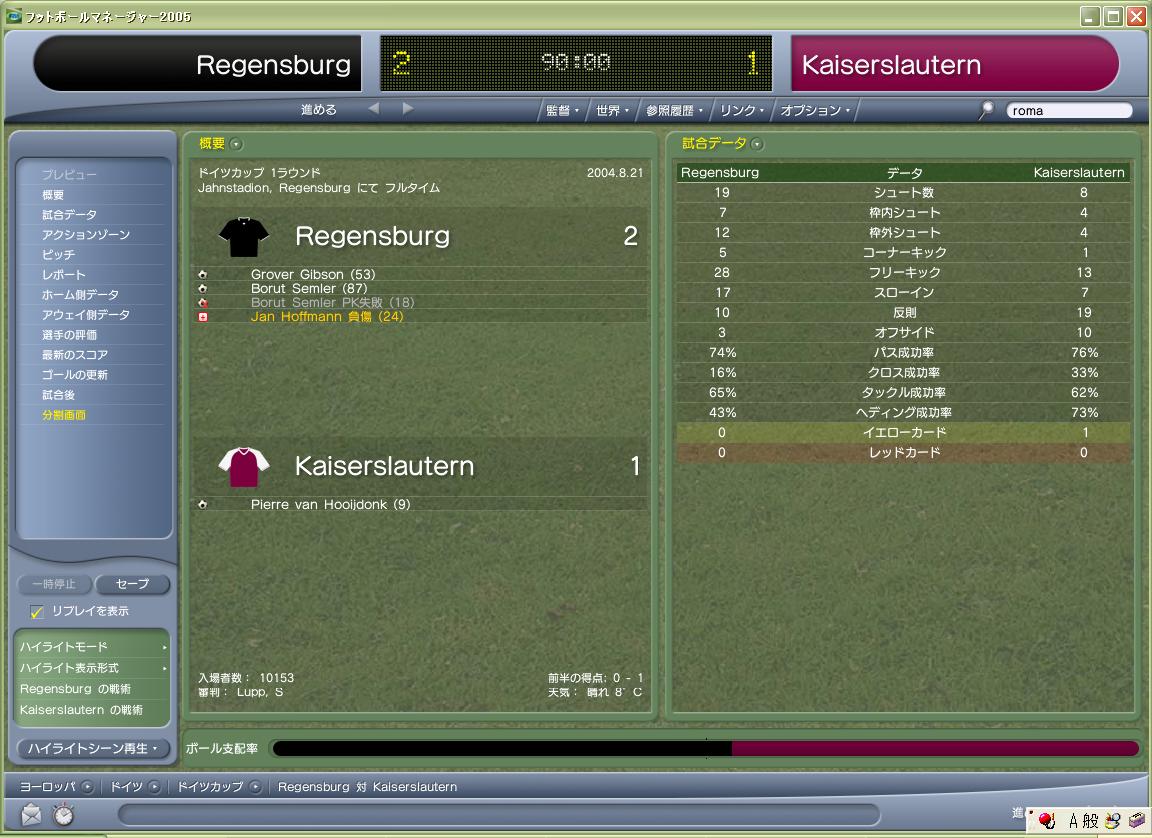The height and width of the screenshot is (838, 1152).
Task: Open the 監督 top menu
Action: click(562, 111)
